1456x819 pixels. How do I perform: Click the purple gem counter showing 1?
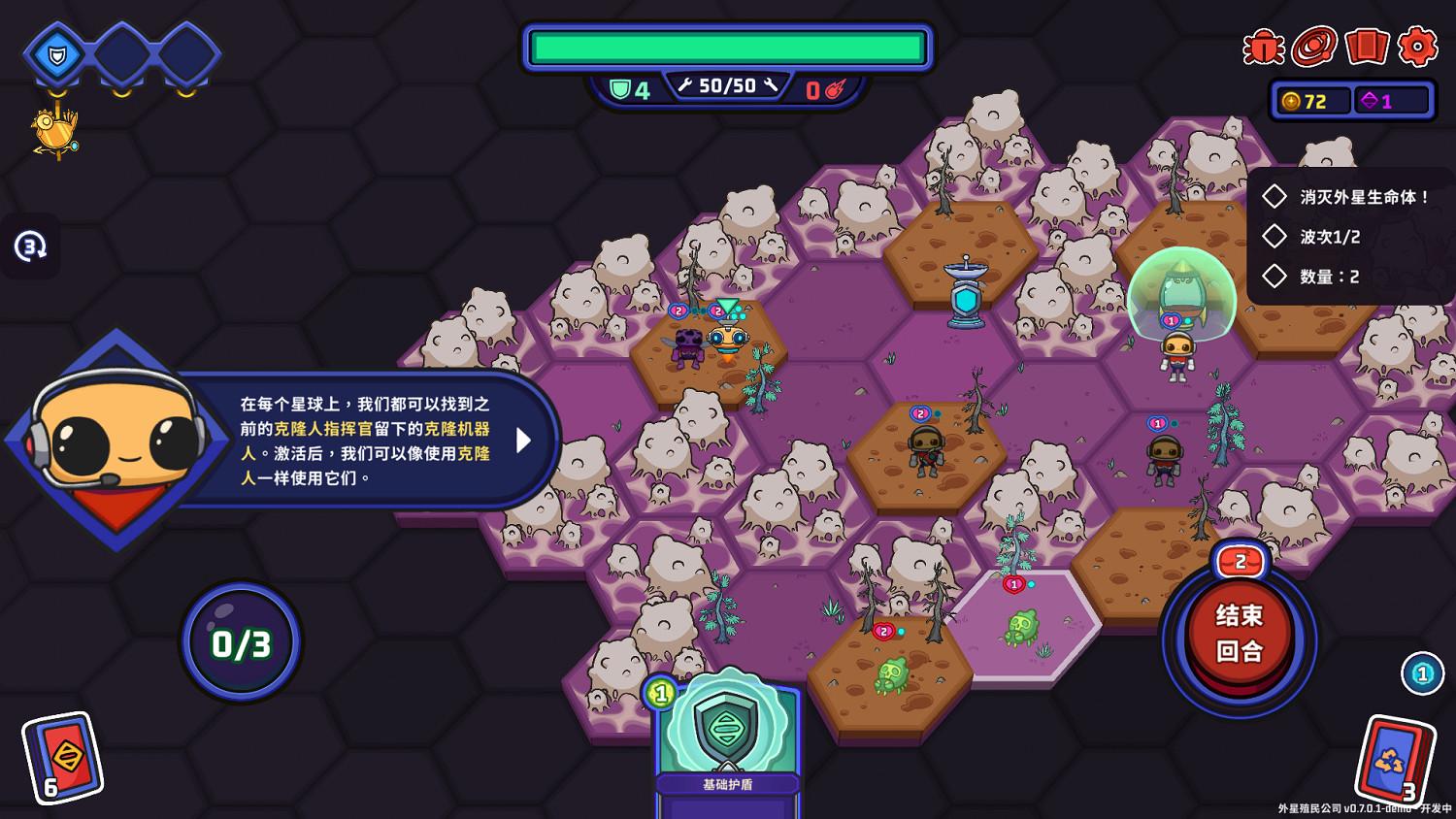click(1390, 100)
